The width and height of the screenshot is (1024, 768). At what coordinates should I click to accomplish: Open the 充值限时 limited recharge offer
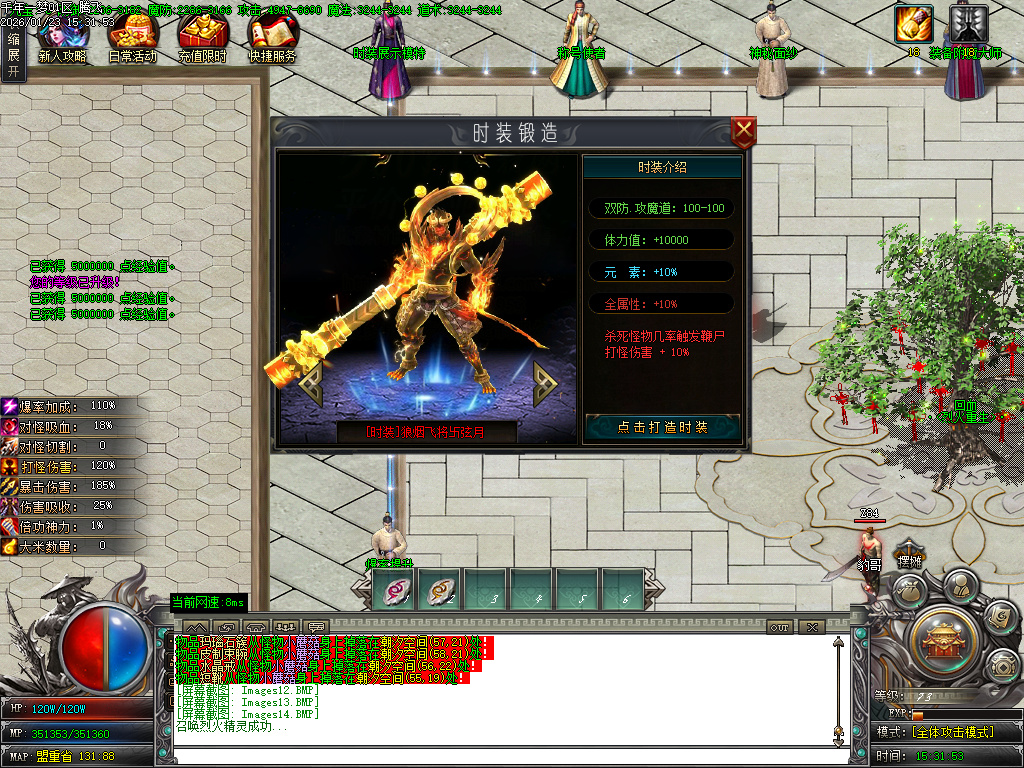click(203, 38)
